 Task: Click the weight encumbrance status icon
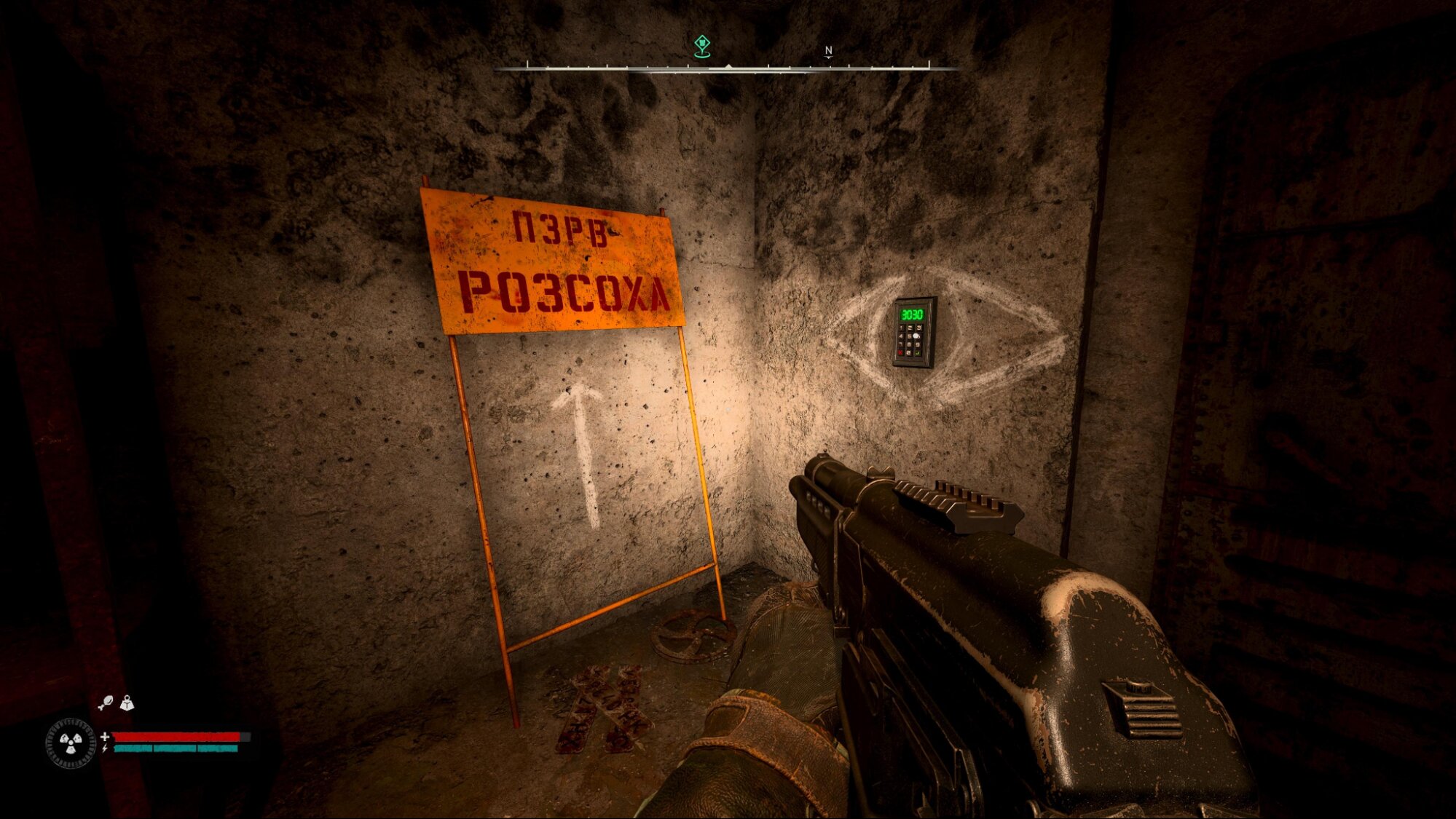[127, 703]
